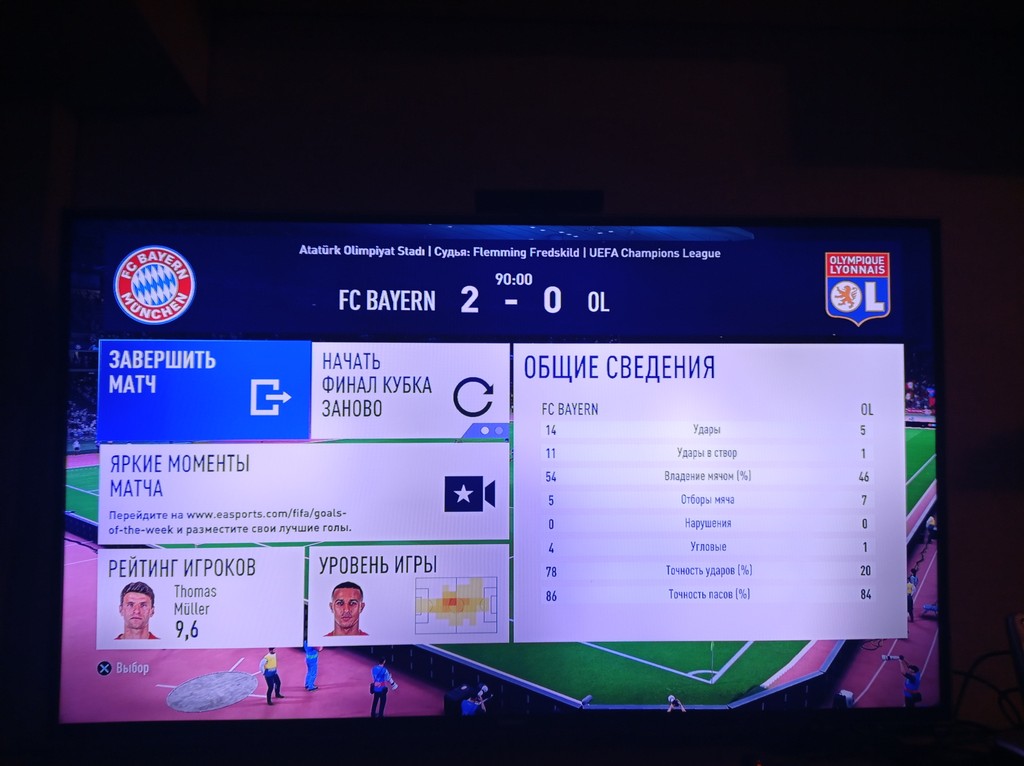The image size is (1024, 766).
Task: Choose Начать финал кубка заново
Action: pos(410,391)
